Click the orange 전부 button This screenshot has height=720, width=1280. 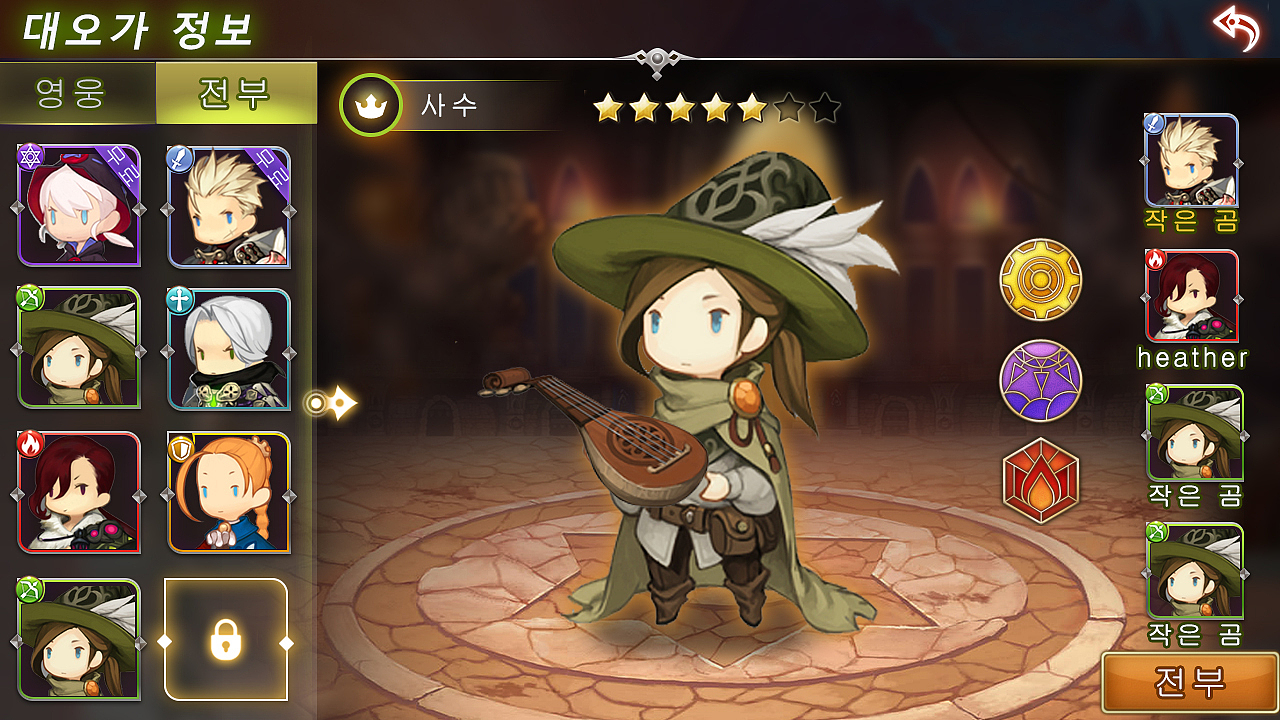(1190, 682)
